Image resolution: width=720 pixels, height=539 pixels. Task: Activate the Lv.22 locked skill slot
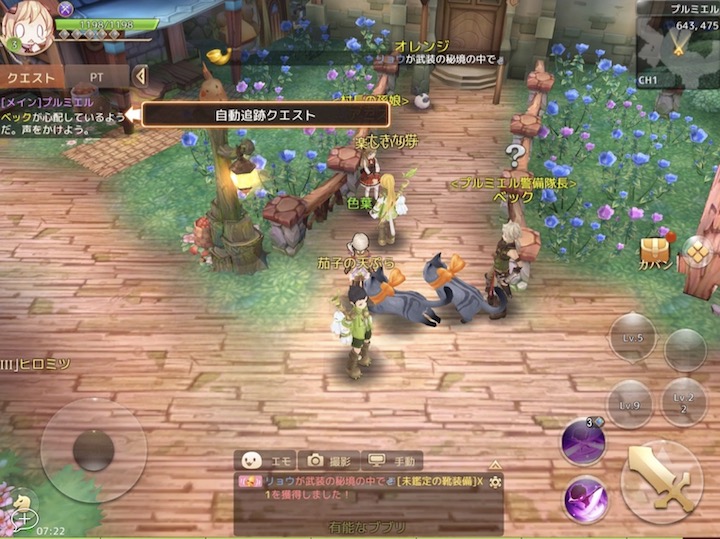pos(685,400)
